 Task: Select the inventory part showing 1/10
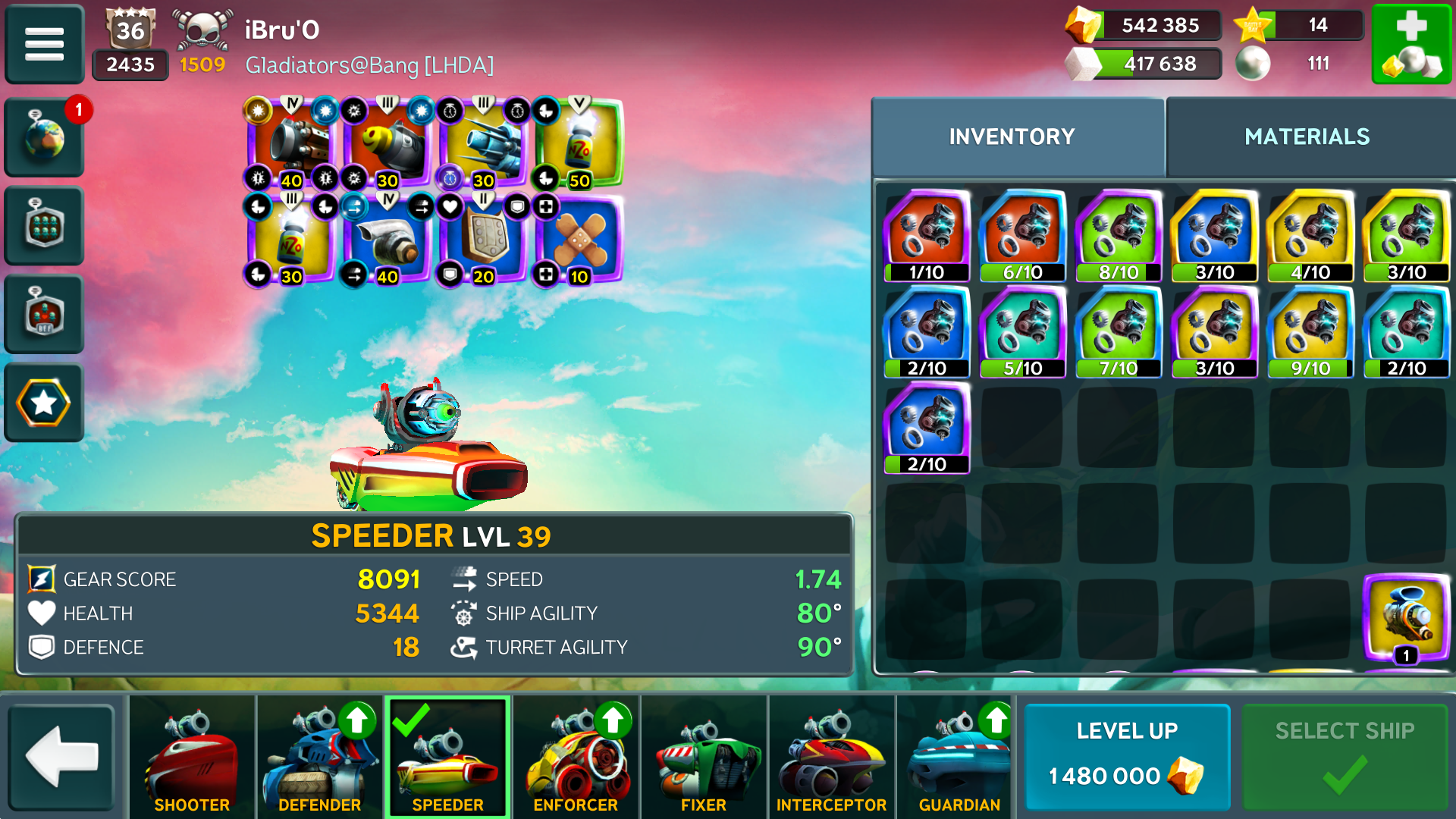click(927, 236)
